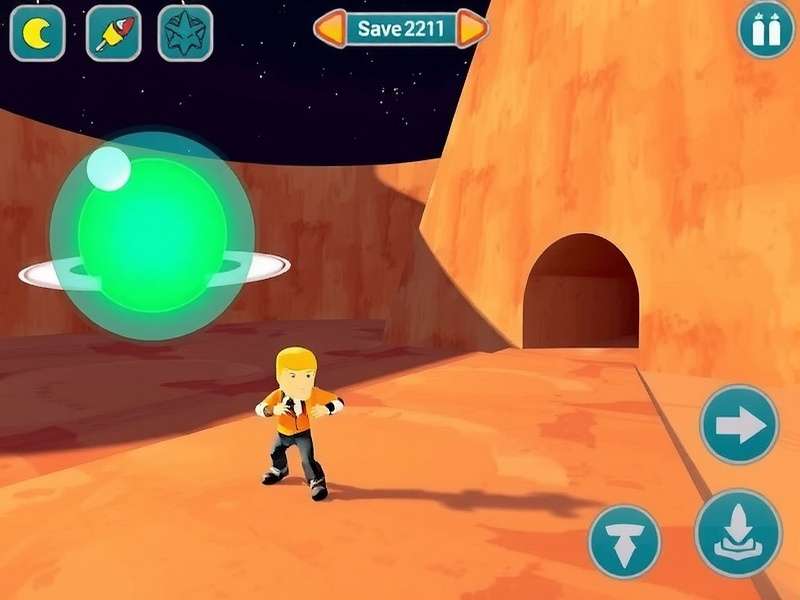
Task: Open the oxygen tanks button
Action: 766,30
